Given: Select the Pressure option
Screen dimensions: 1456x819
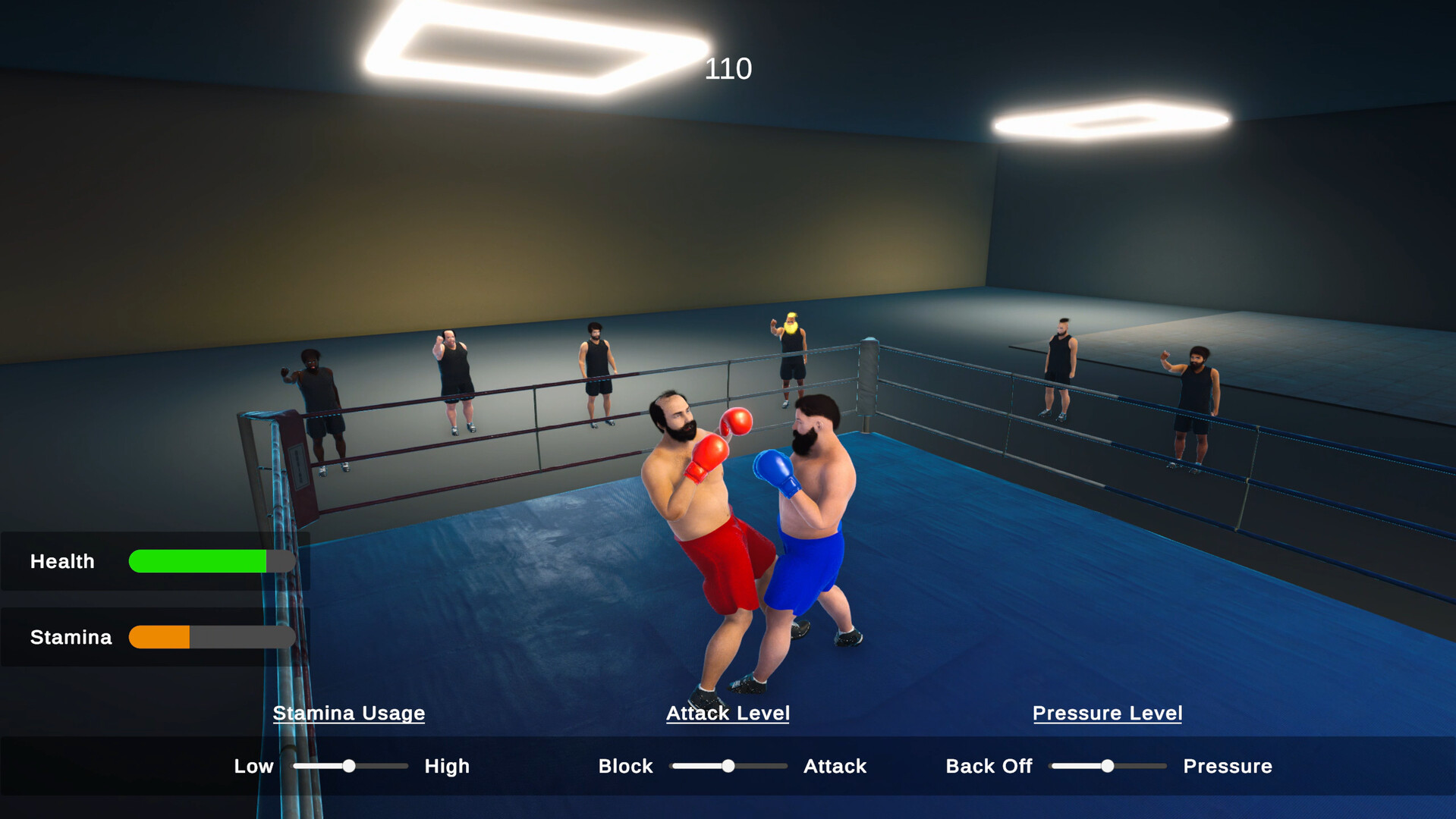Looking at the screenshot, I should point(1227,766).
